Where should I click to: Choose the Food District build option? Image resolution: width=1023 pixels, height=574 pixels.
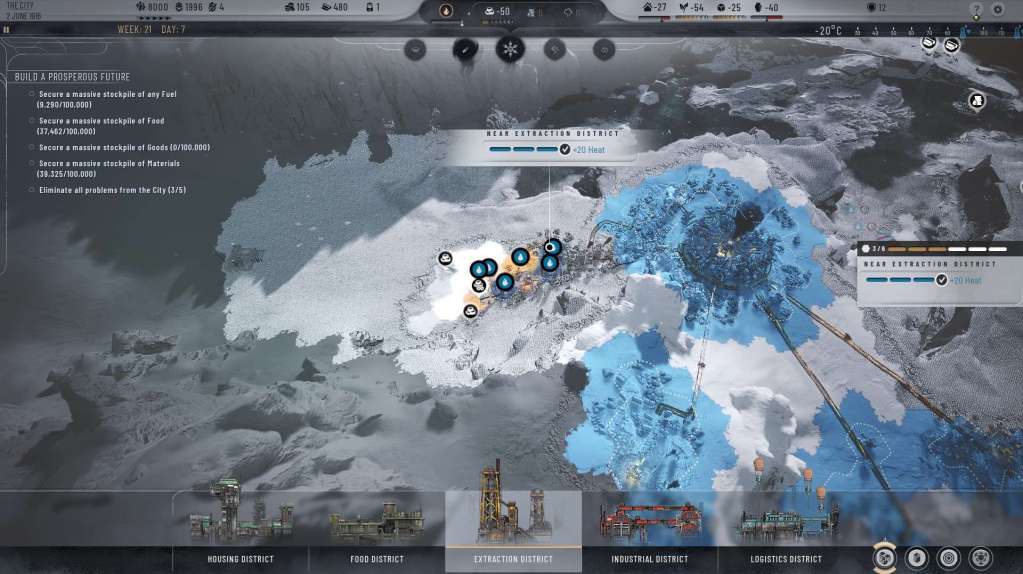[376, 559]
